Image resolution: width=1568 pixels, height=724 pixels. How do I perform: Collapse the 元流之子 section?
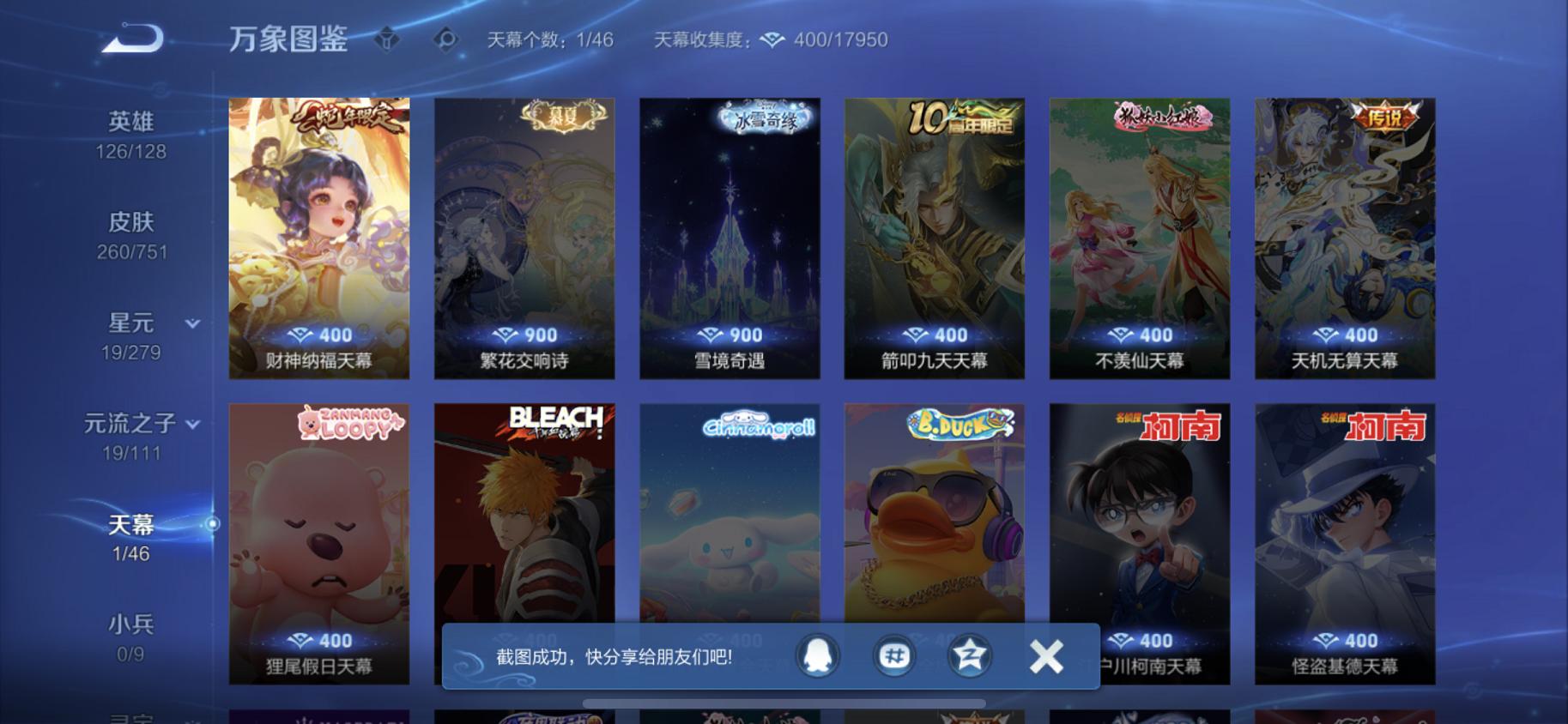(x=194, y=424)
